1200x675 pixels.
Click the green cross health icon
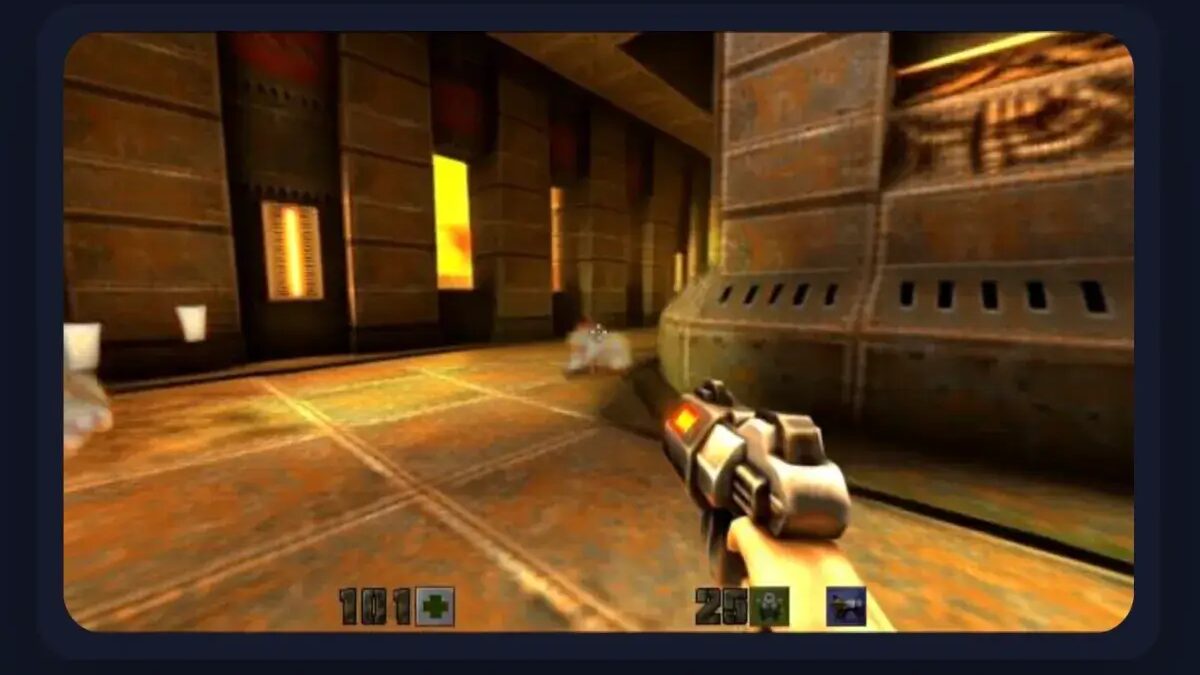coord(435,606)
